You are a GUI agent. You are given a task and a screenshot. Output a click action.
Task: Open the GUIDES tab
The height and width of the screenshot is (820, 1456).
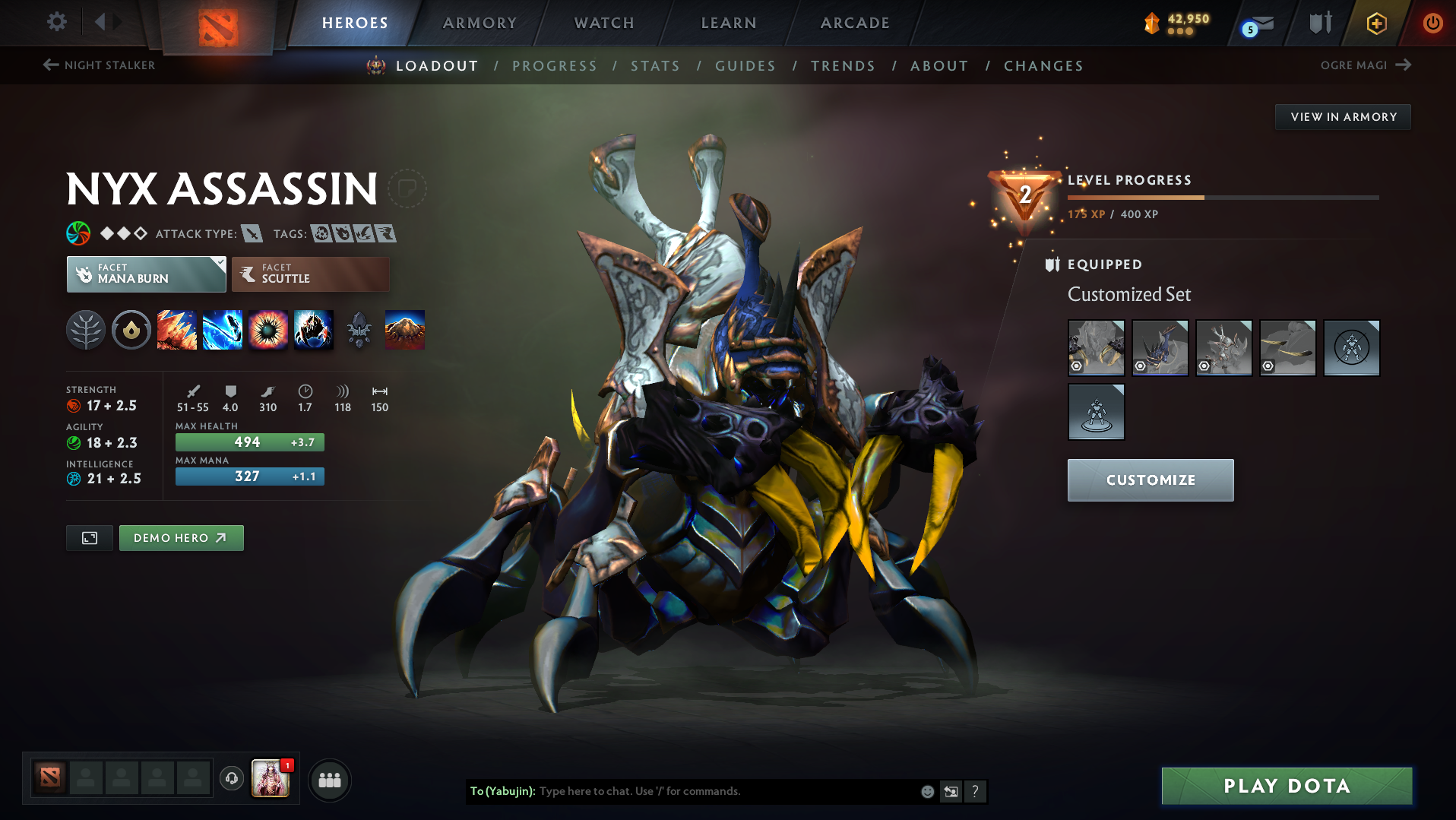click(745, 66)
